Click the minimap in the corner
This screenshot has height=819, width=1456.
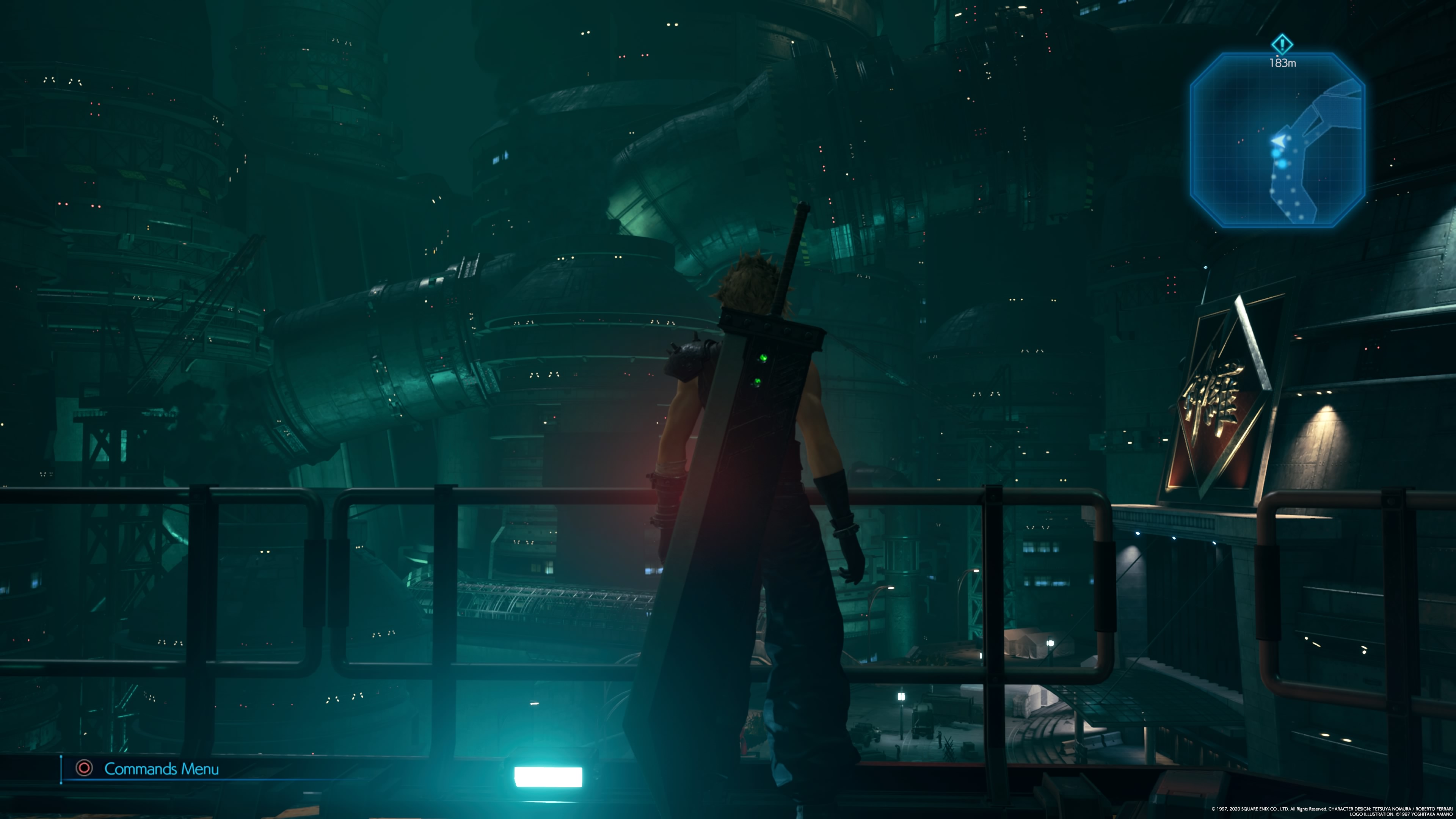(1277, 140)
